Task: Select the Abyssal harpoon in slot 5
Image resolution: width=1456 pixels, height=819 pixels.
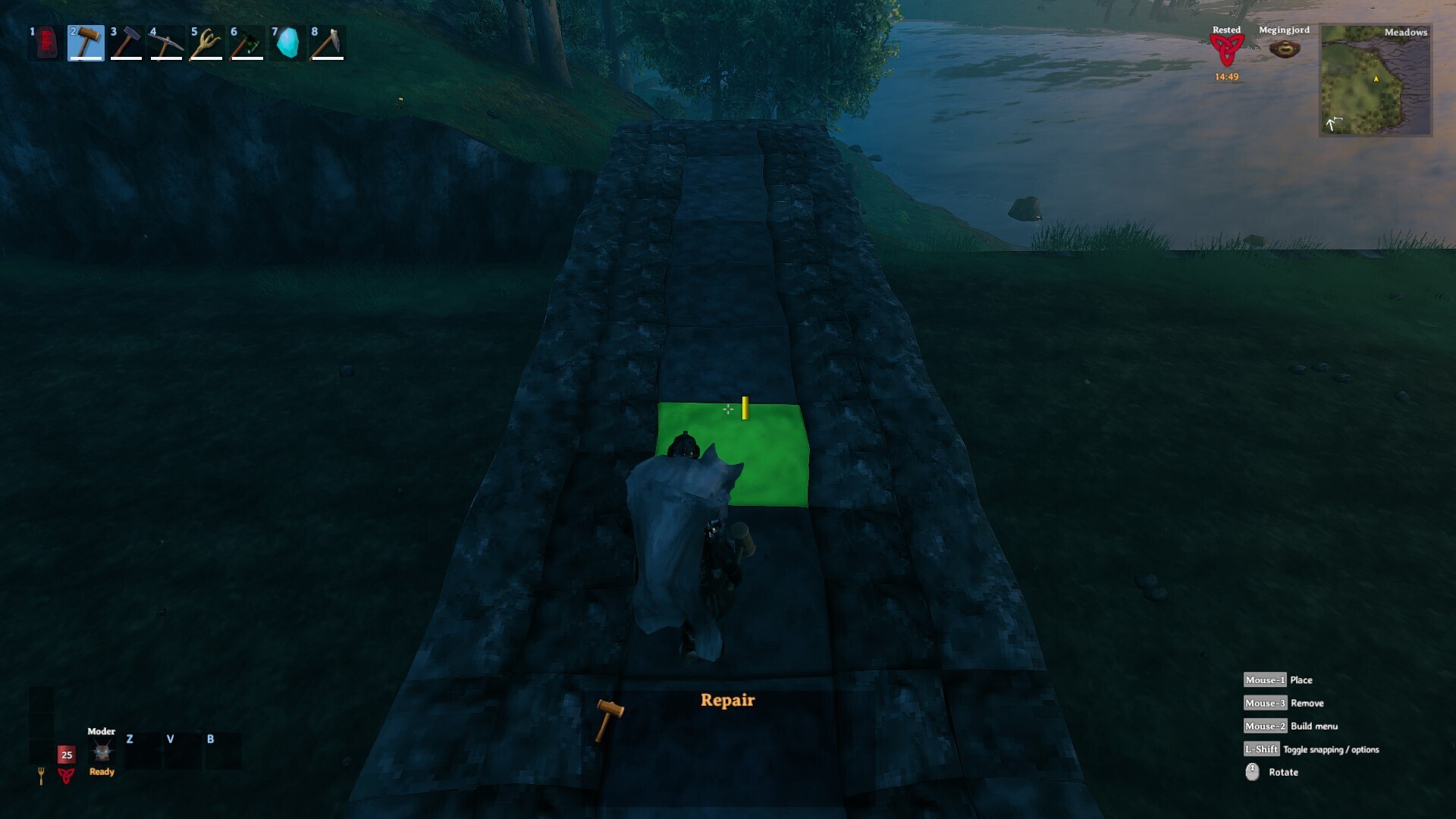Action: (x=206, y=43)
